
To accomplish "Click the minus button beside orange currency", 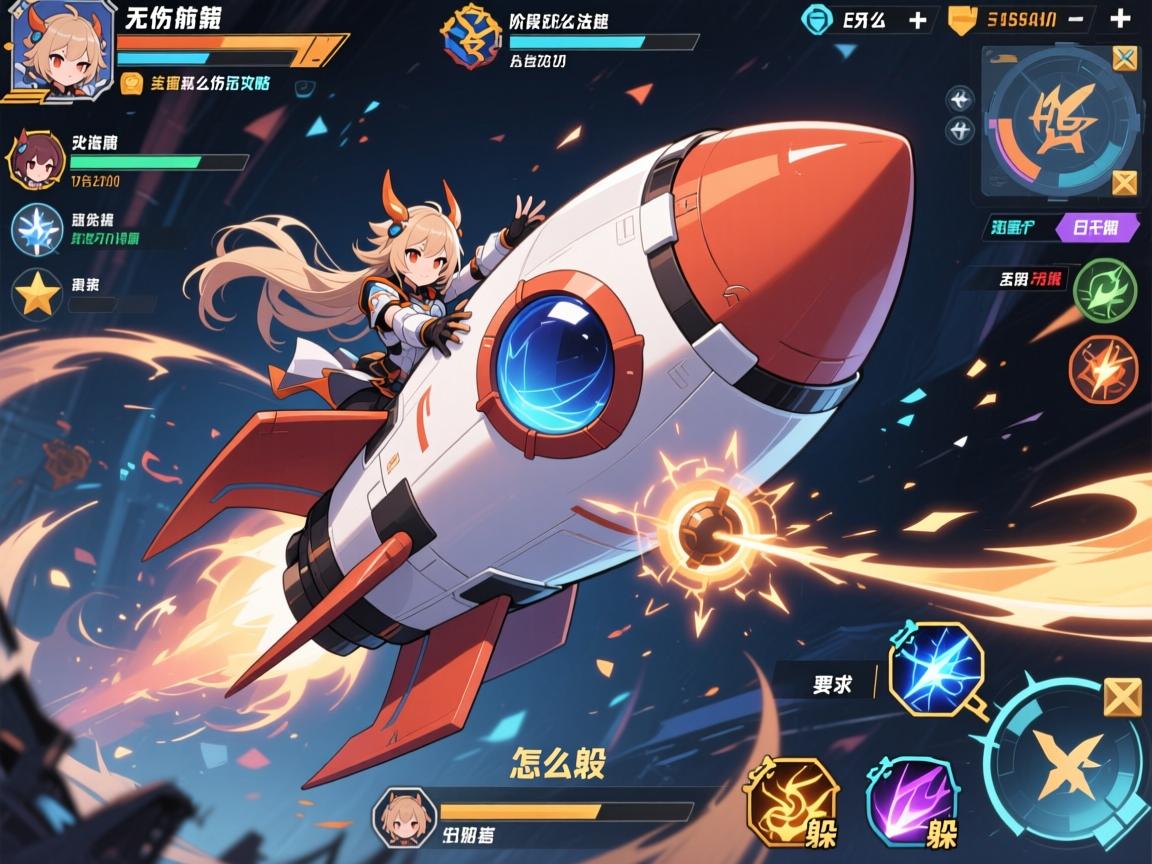I will pos(1077,19).
